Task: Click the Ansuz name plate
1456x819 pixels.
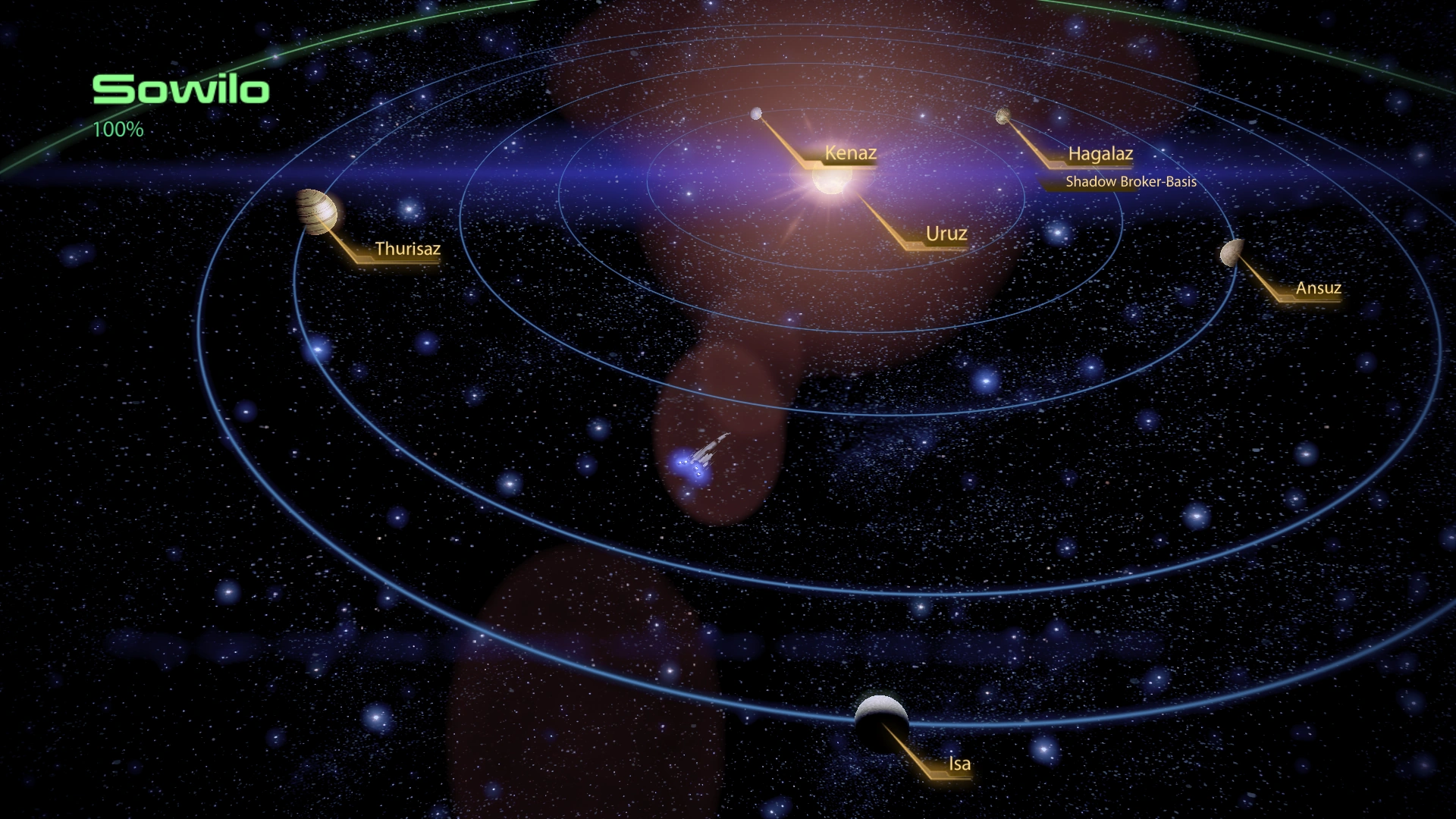Action: (x=1317, y=288)
